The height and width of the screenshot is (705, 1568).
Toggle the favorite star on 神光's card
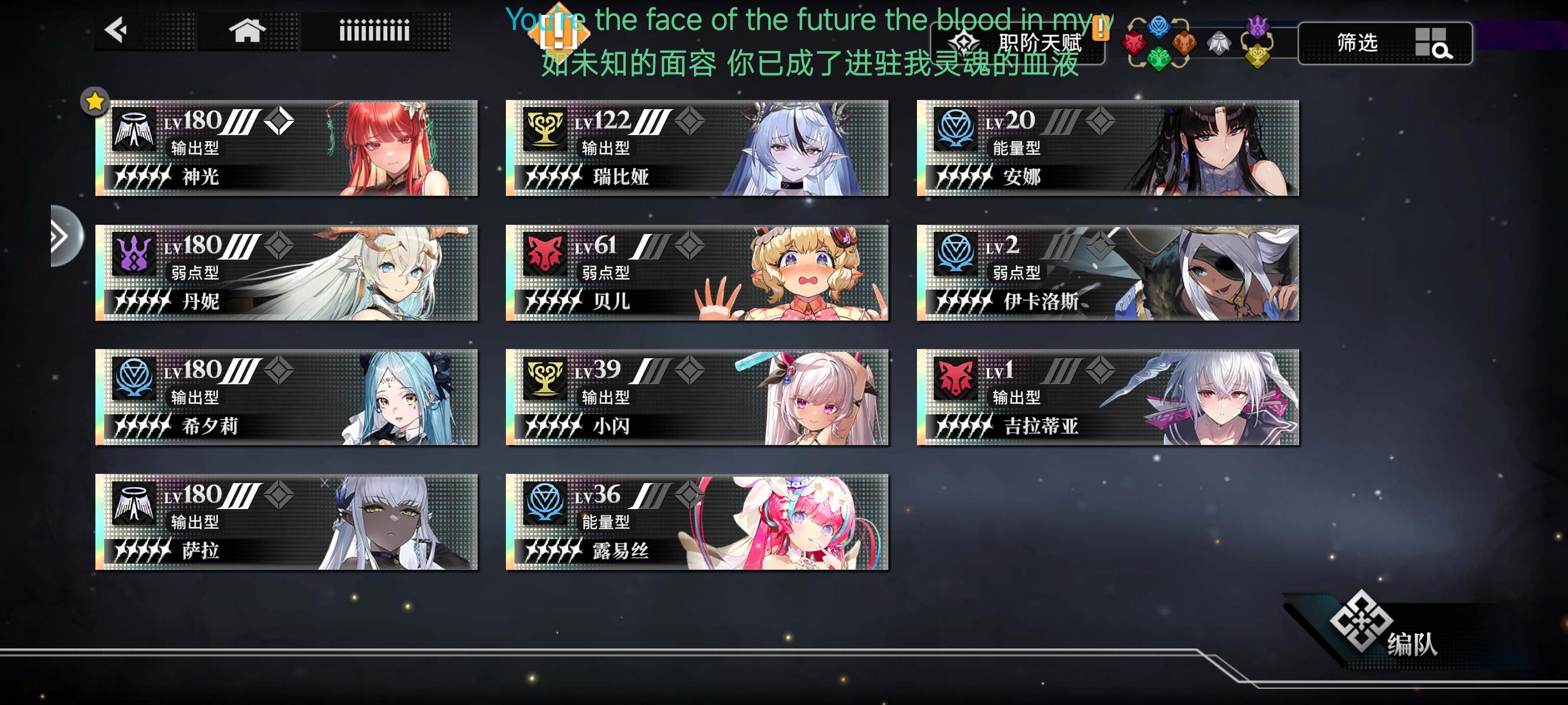[94, 102]
